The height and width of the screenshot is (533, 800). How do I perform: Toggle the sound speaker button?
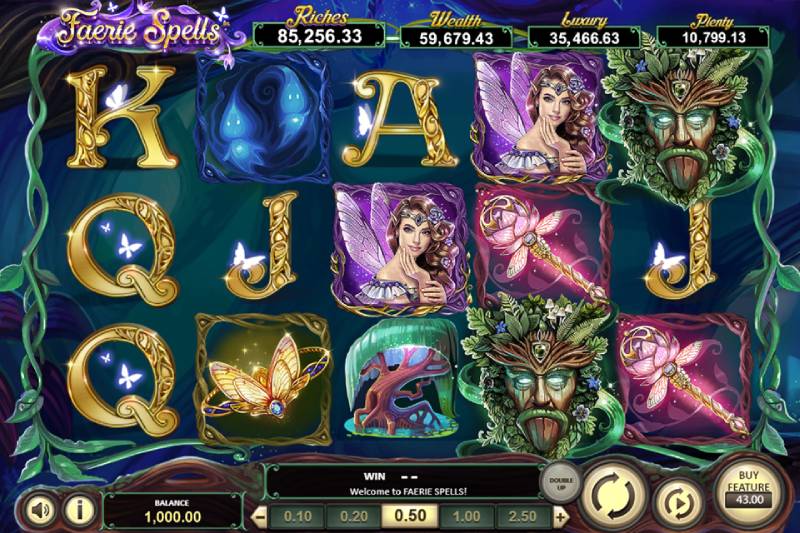(x=40, y=510)
